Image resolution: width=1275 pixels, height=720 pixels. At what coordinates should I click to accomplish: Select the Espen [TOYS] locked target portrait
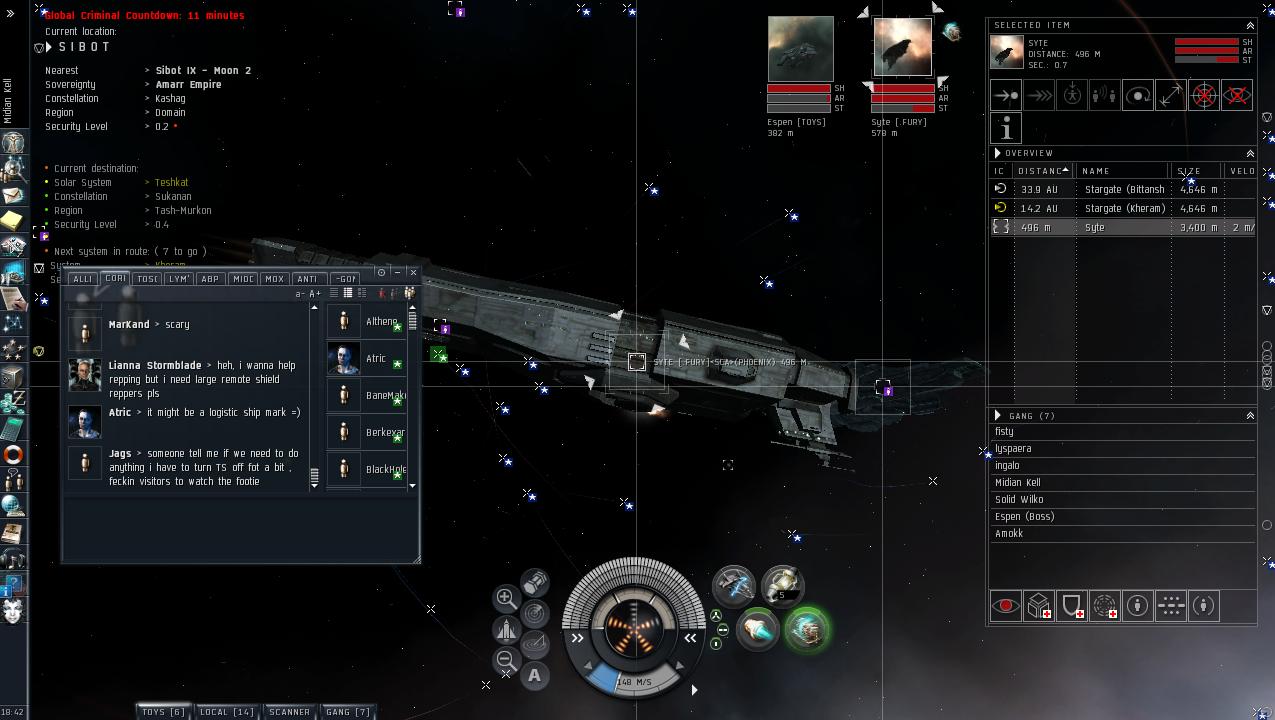coord(800,48)
